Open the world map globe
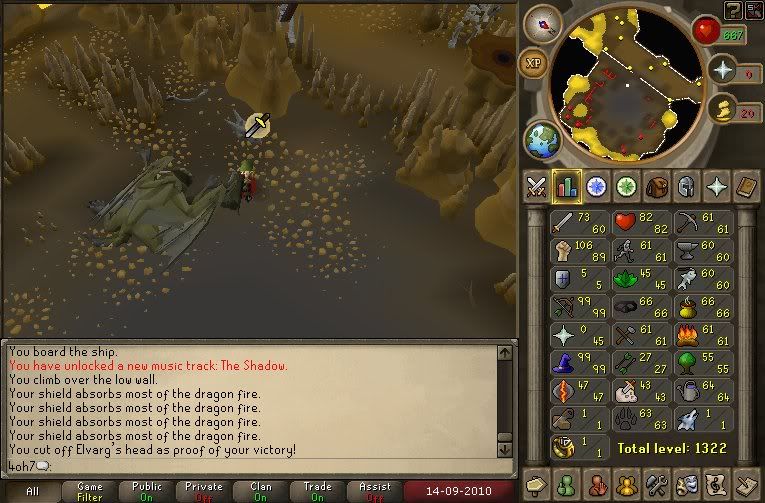The image size is (765, 503). click(543, 137)
